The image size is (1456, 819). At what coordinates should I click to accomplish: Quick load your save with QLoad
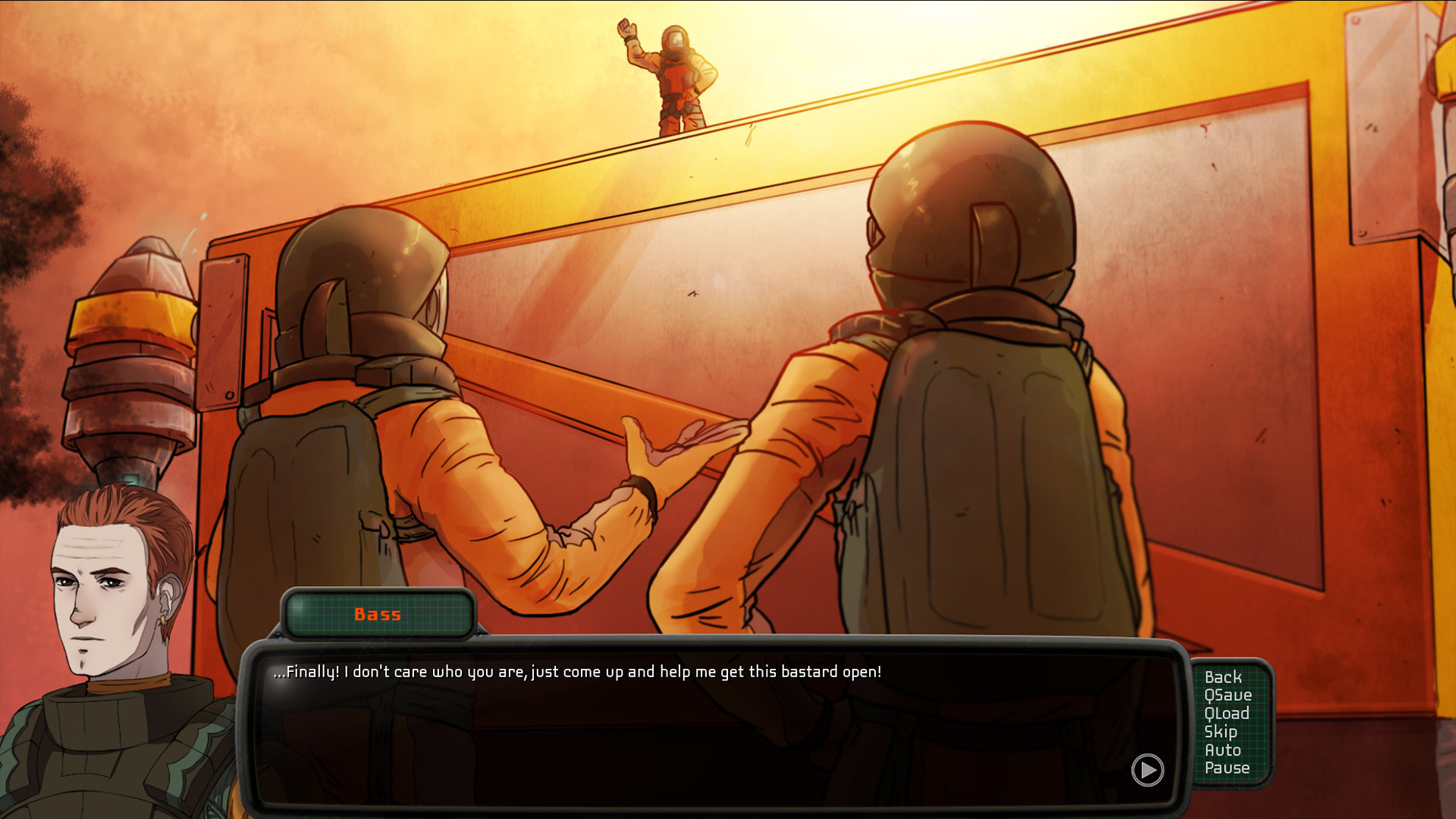click(1228, 713)
